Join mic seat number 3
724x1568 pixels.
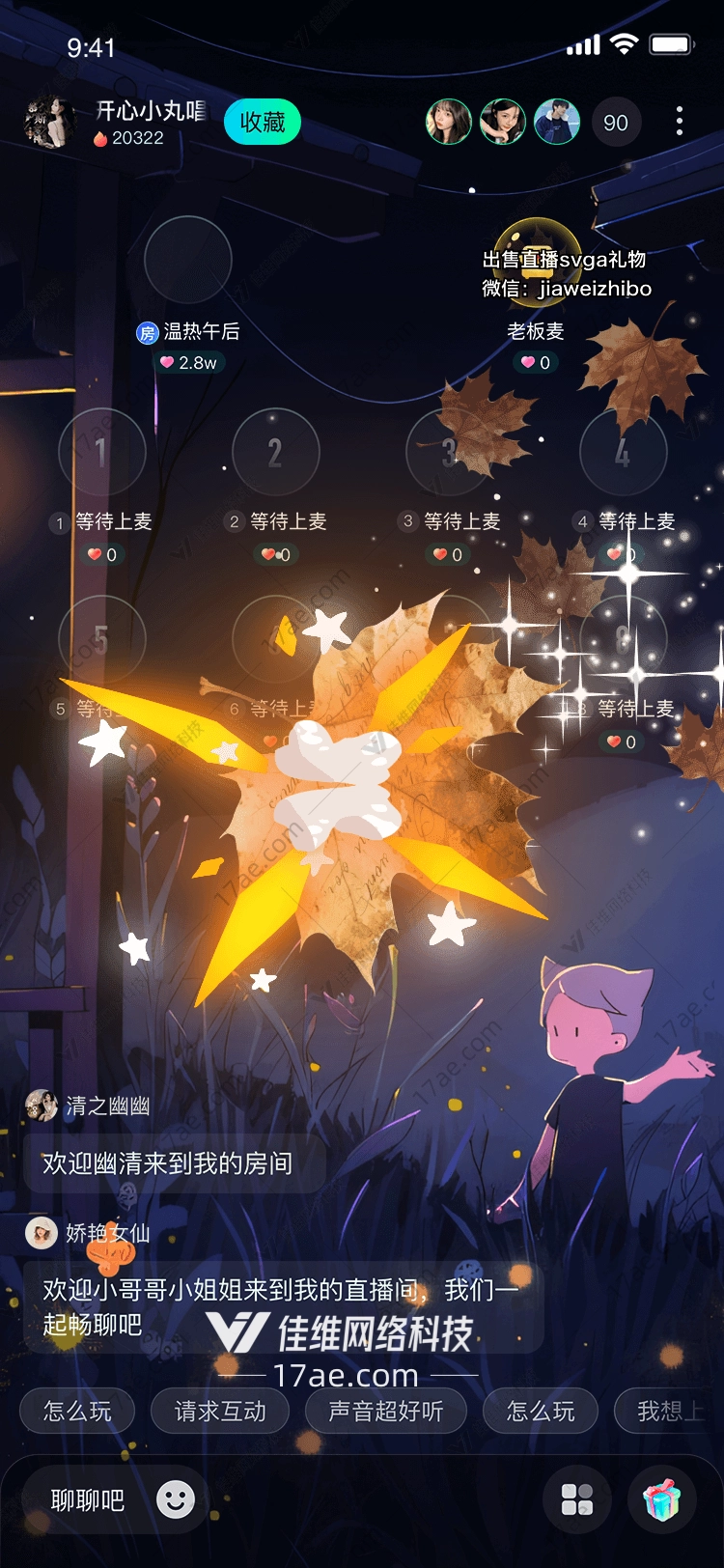[450, 452]
